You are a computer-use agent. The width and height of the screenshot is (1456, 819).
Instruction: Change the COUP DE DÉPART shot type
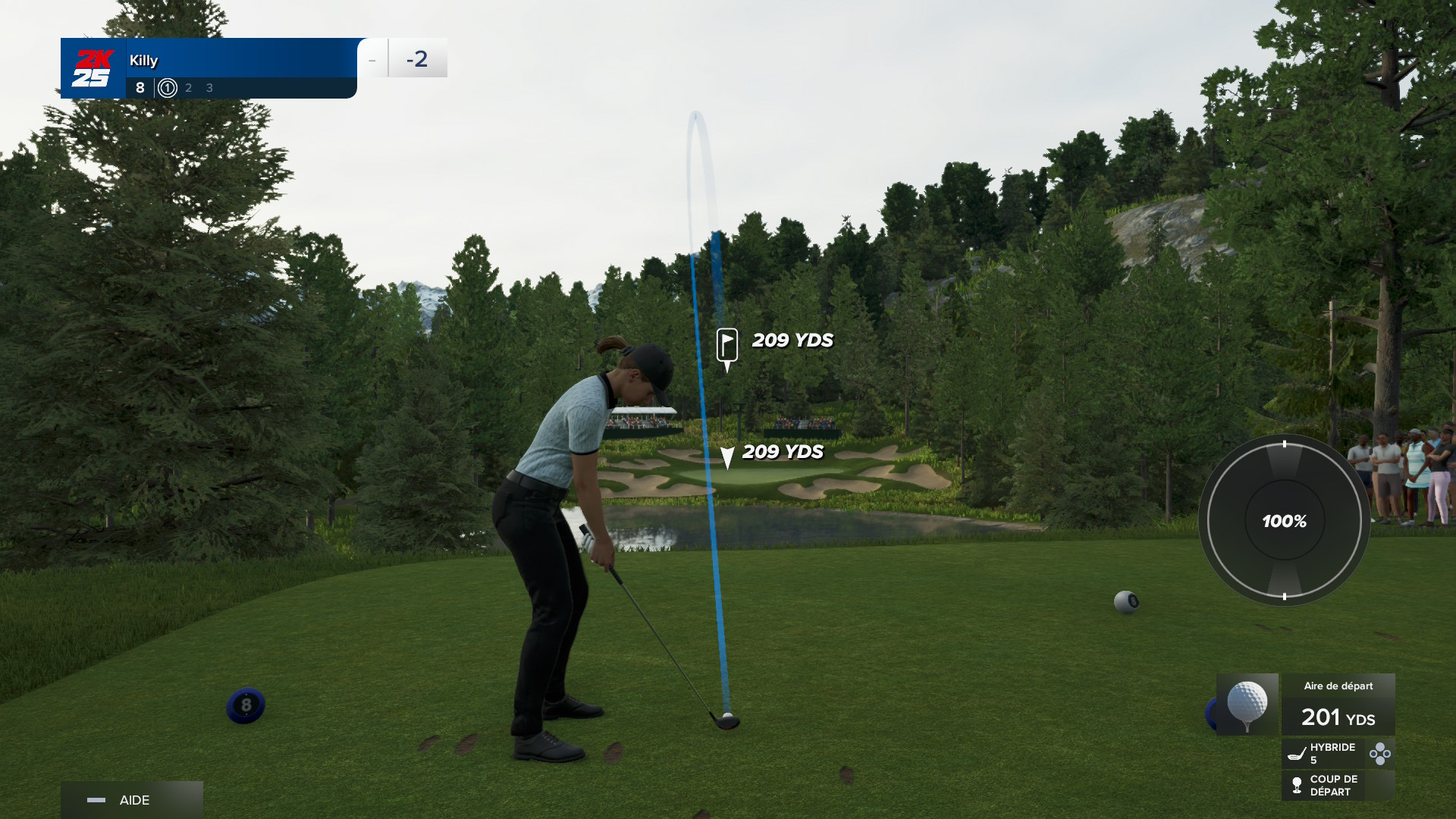pyautogui.click(x=1333, y=786)
